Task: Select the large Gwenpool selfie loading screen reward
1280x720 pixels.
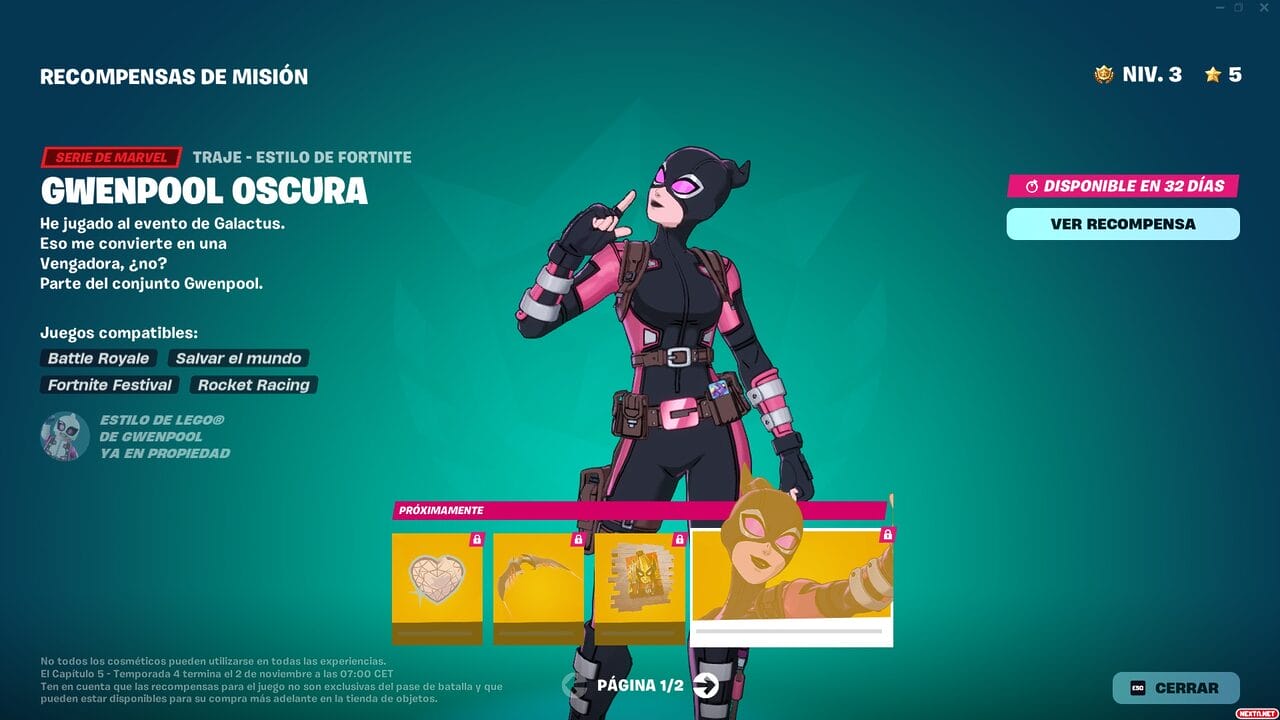Action: click(791, 585)
